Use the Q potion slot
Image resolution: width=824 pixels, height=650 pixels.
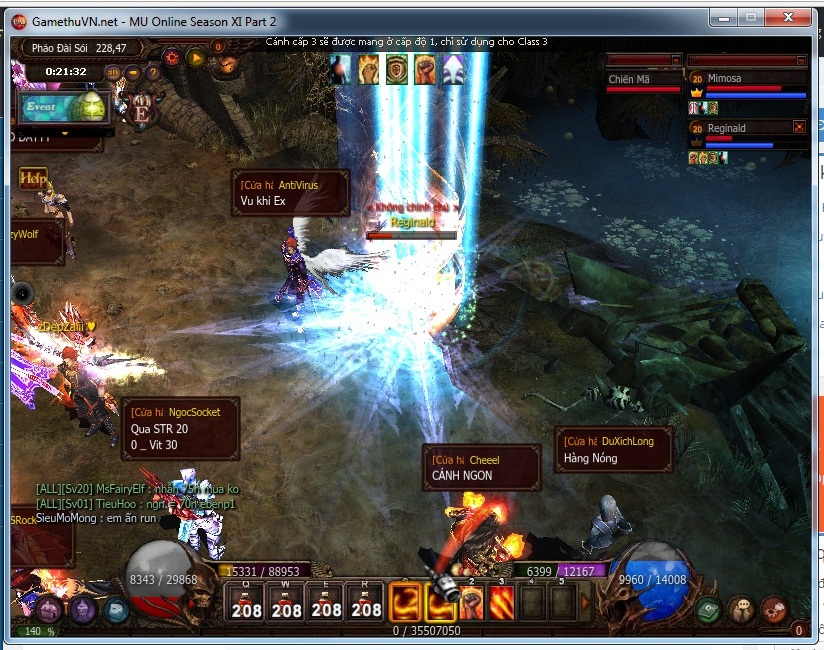pyautogui.click(x=246, y=603)
